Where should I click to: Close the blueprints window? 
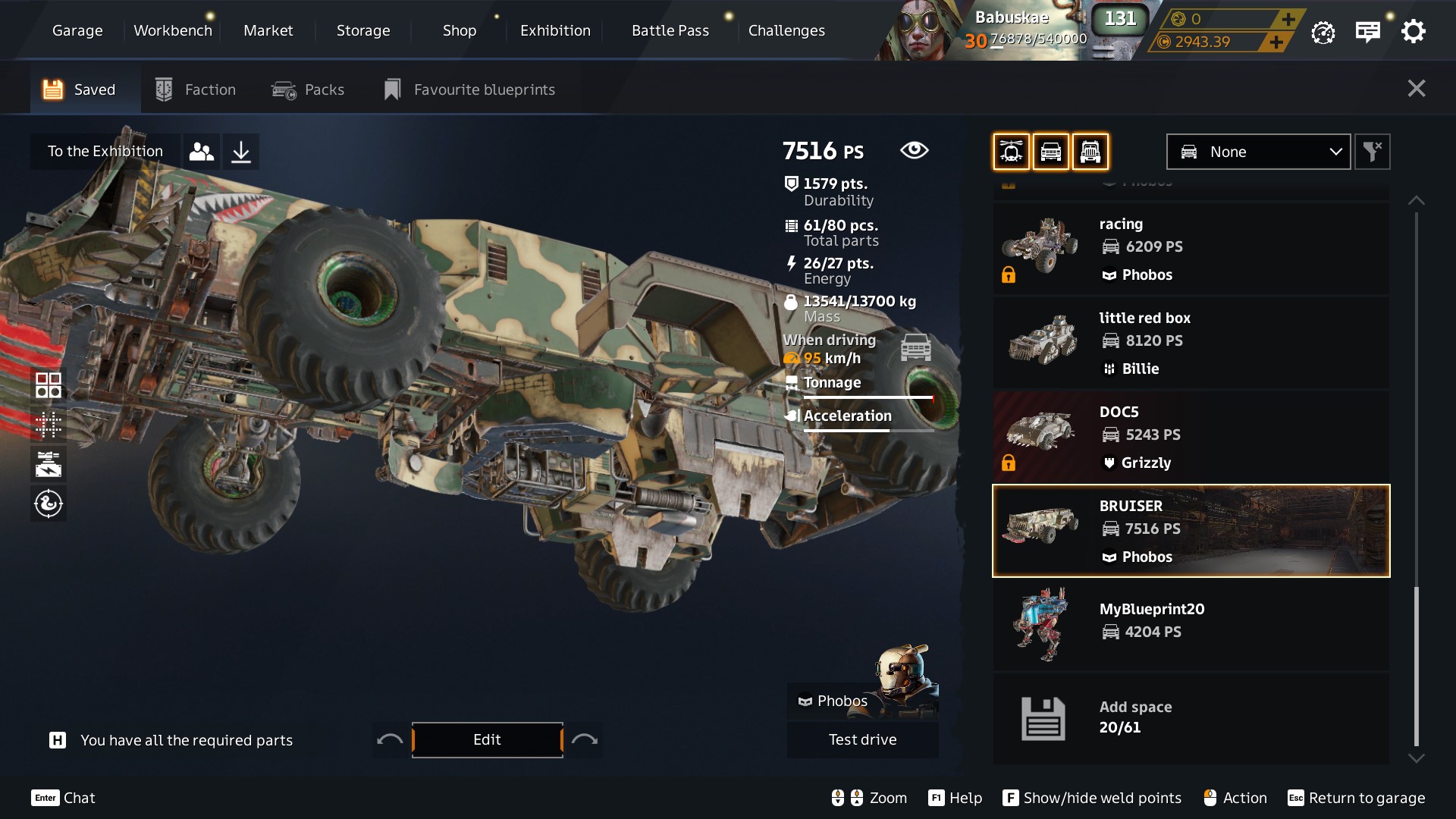1416,89
